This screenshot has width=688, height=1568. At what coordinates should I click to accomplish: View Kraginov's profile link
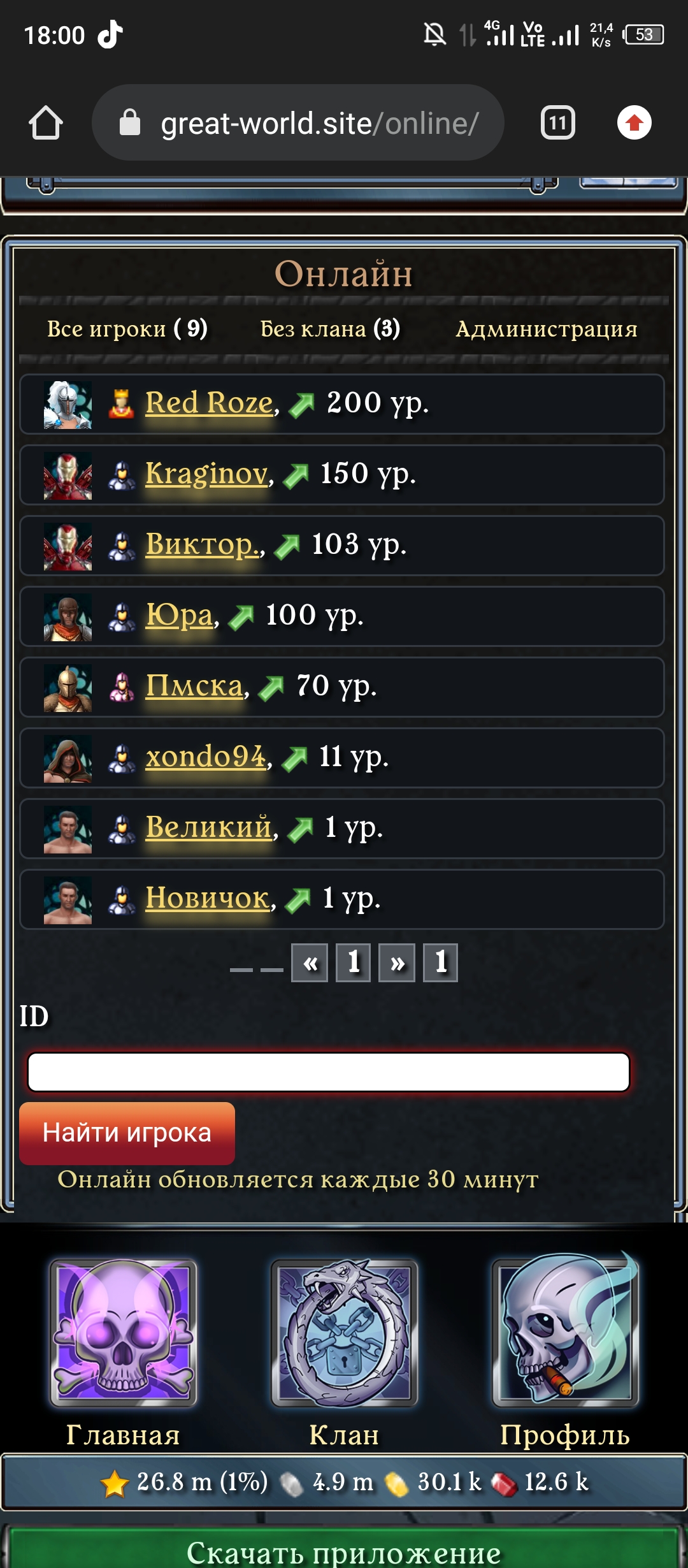[x=206, y=474]
